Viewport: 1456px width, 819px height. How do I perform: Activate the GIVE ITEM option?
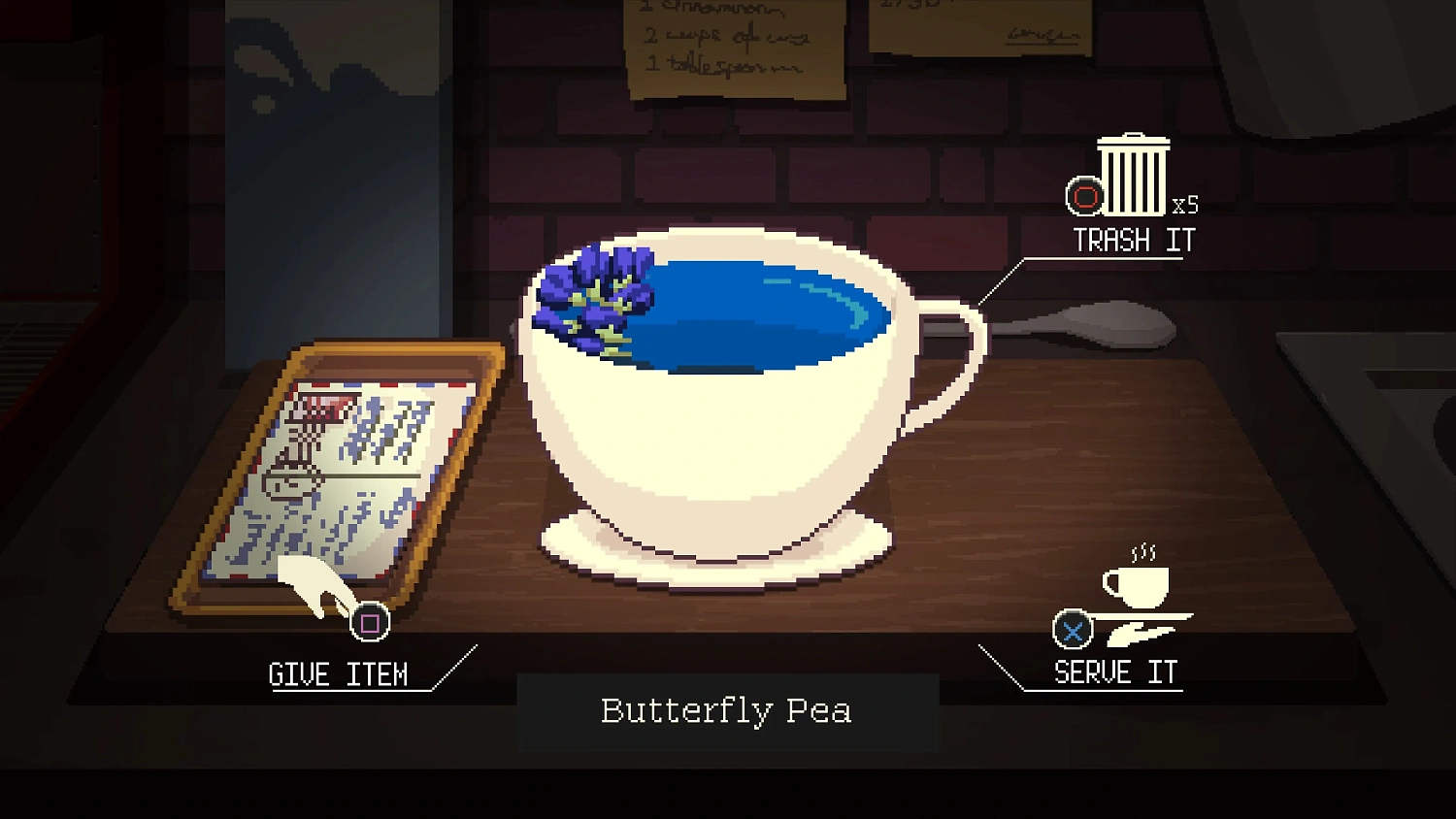(x=340, y=673)
